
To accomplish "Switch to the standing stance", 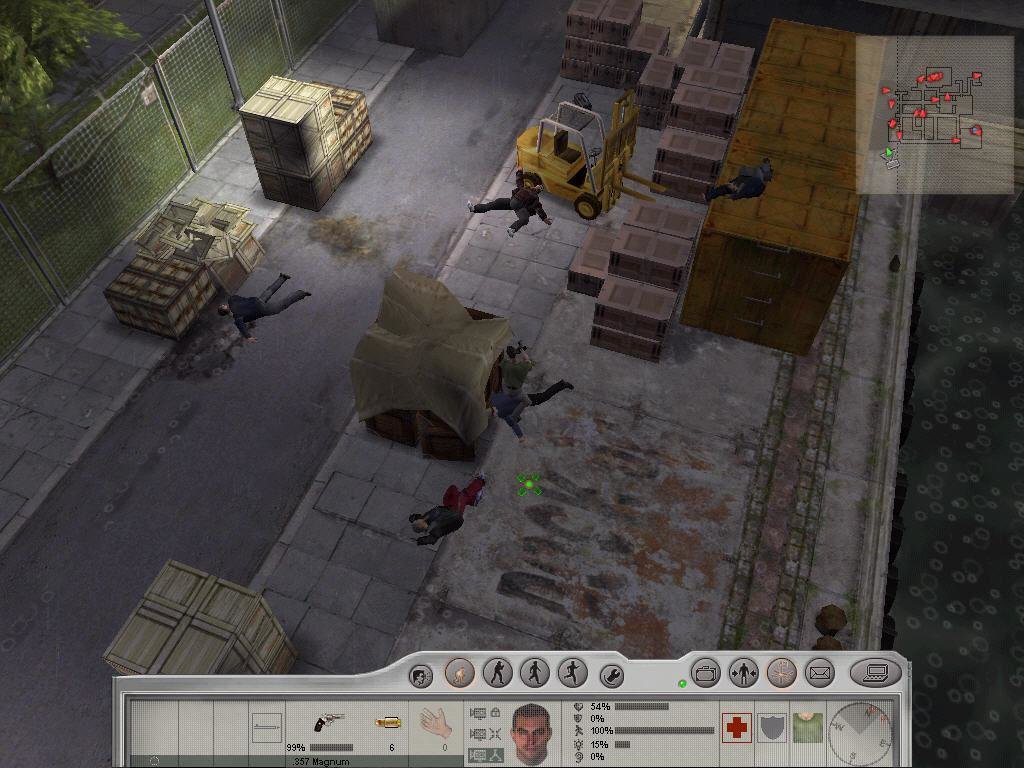I will pyautogui.click(x=497, y=673).
